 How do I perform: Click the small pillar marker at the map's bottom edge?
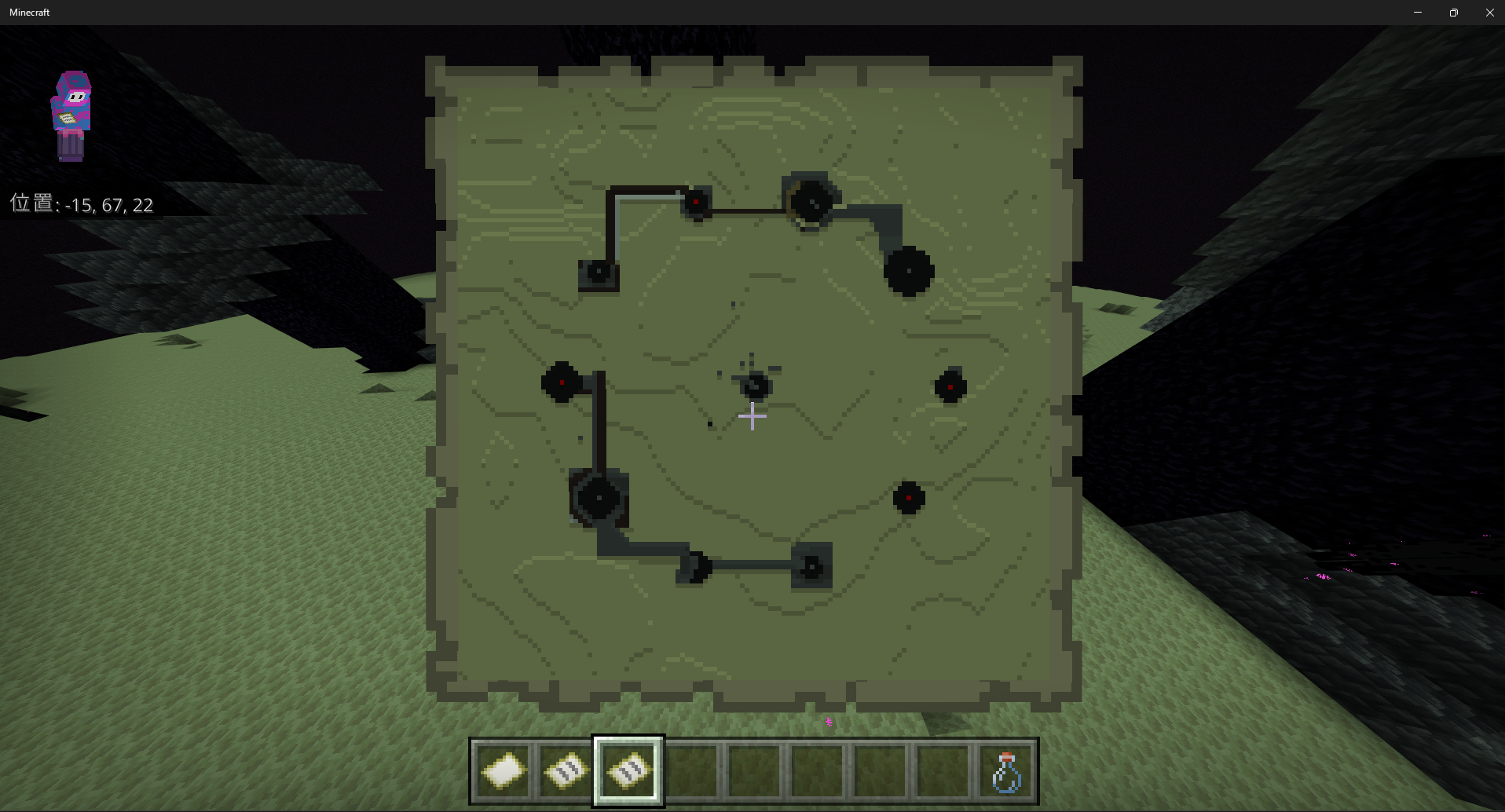tap(810, 566)
